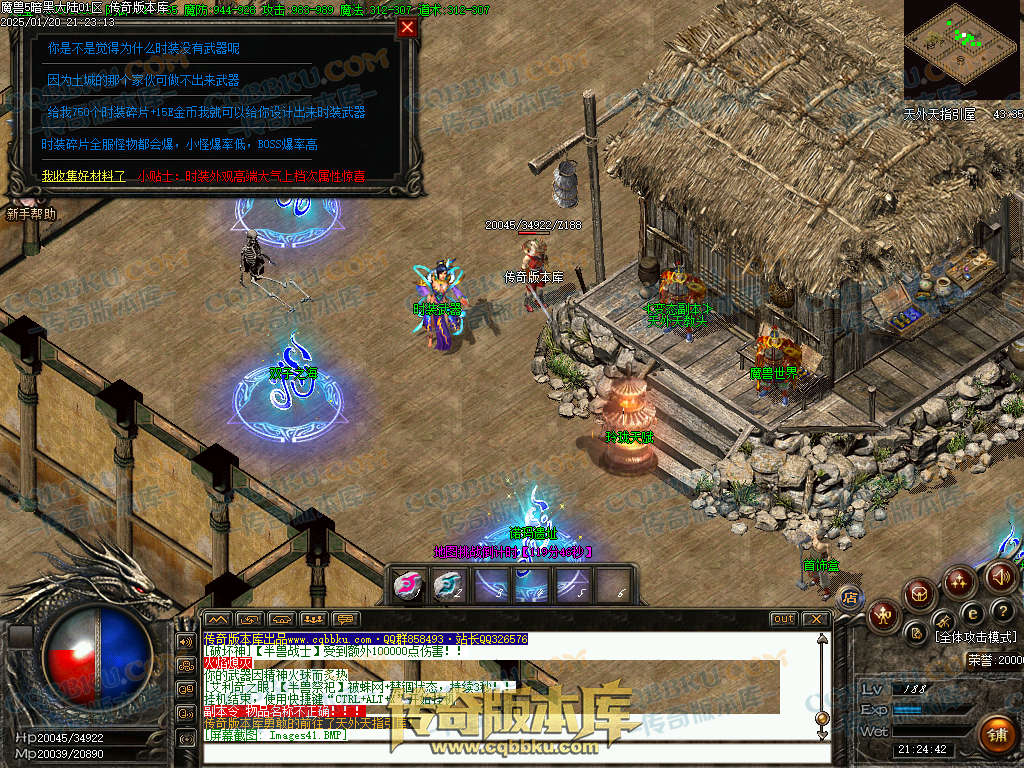Close the chat window with its X button

tap(816, 619)
